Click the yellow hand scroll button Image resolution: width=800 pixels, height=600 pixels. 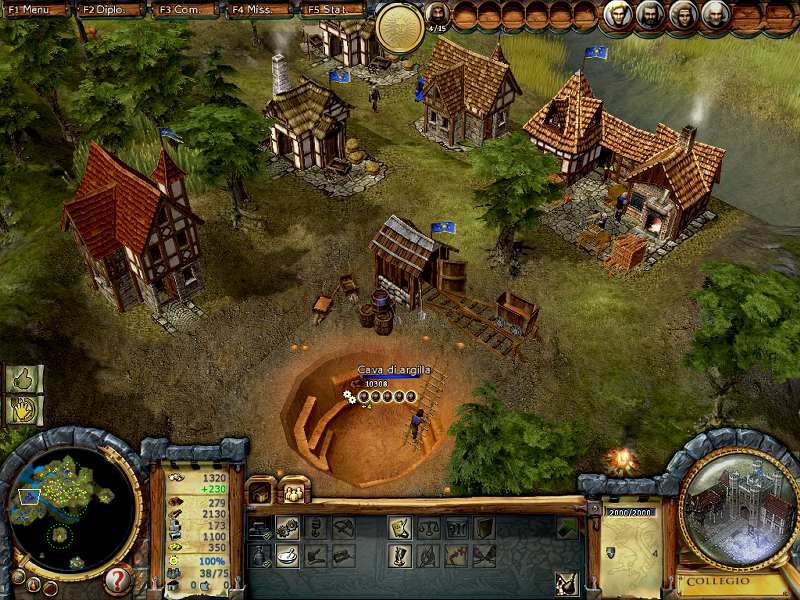[24, 409]
